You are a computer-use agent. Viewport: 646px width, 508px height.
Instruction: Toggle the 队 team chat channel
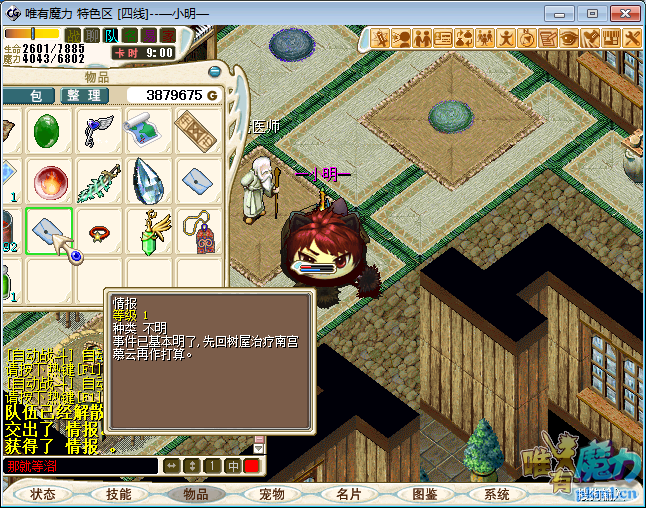110,35
